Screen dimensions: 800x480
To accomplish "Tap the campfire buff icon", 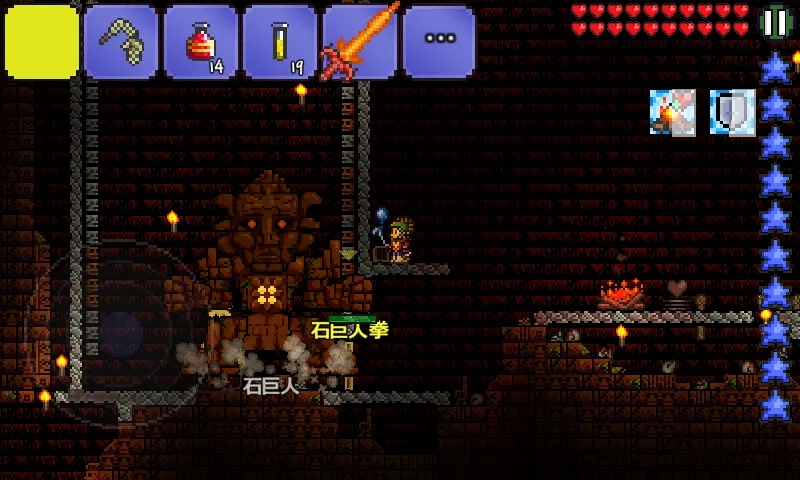I will point(672,111).
